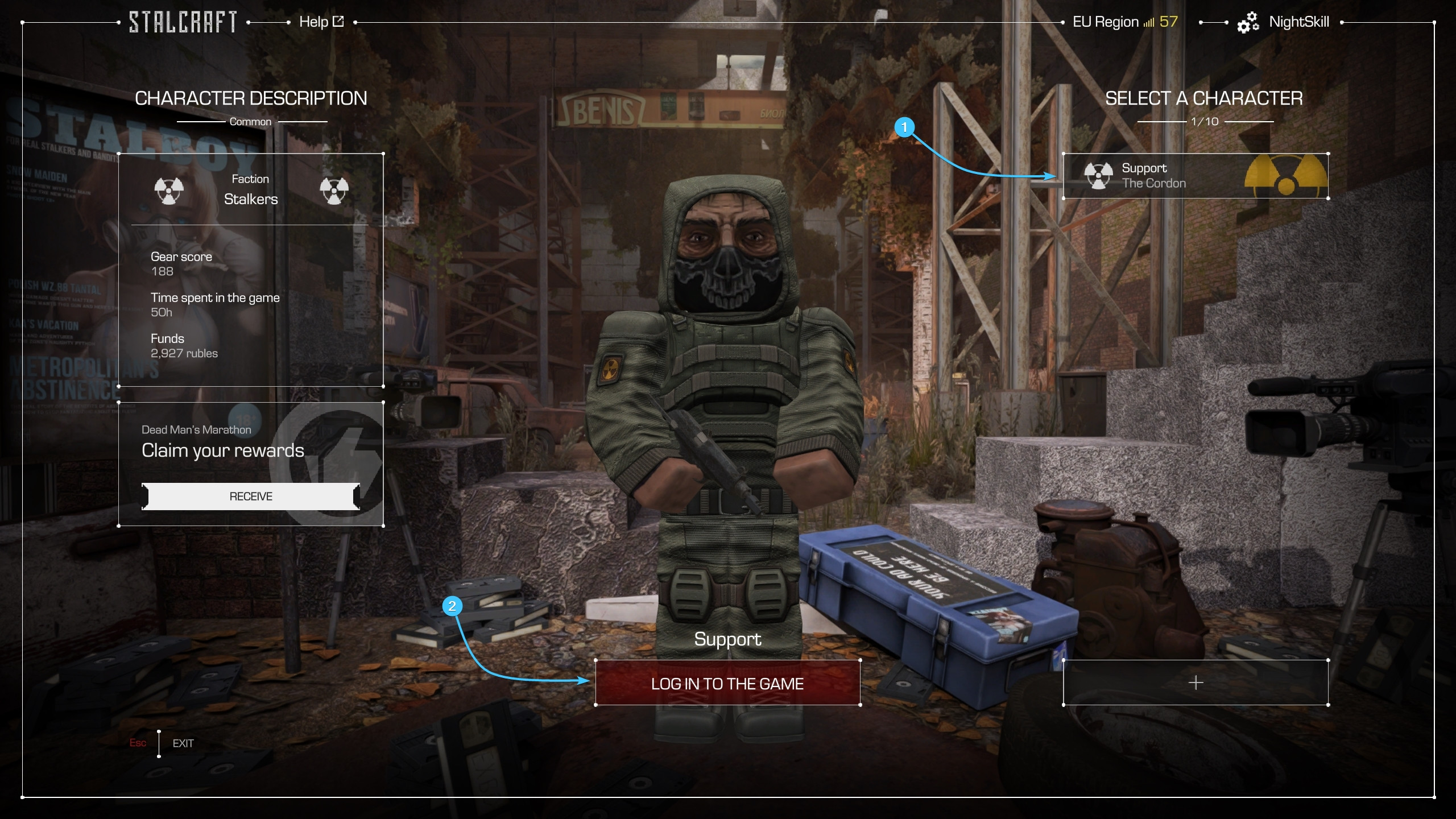Click the EXIT option
This screenshot has height=819, width=1456.
point(183,743)
